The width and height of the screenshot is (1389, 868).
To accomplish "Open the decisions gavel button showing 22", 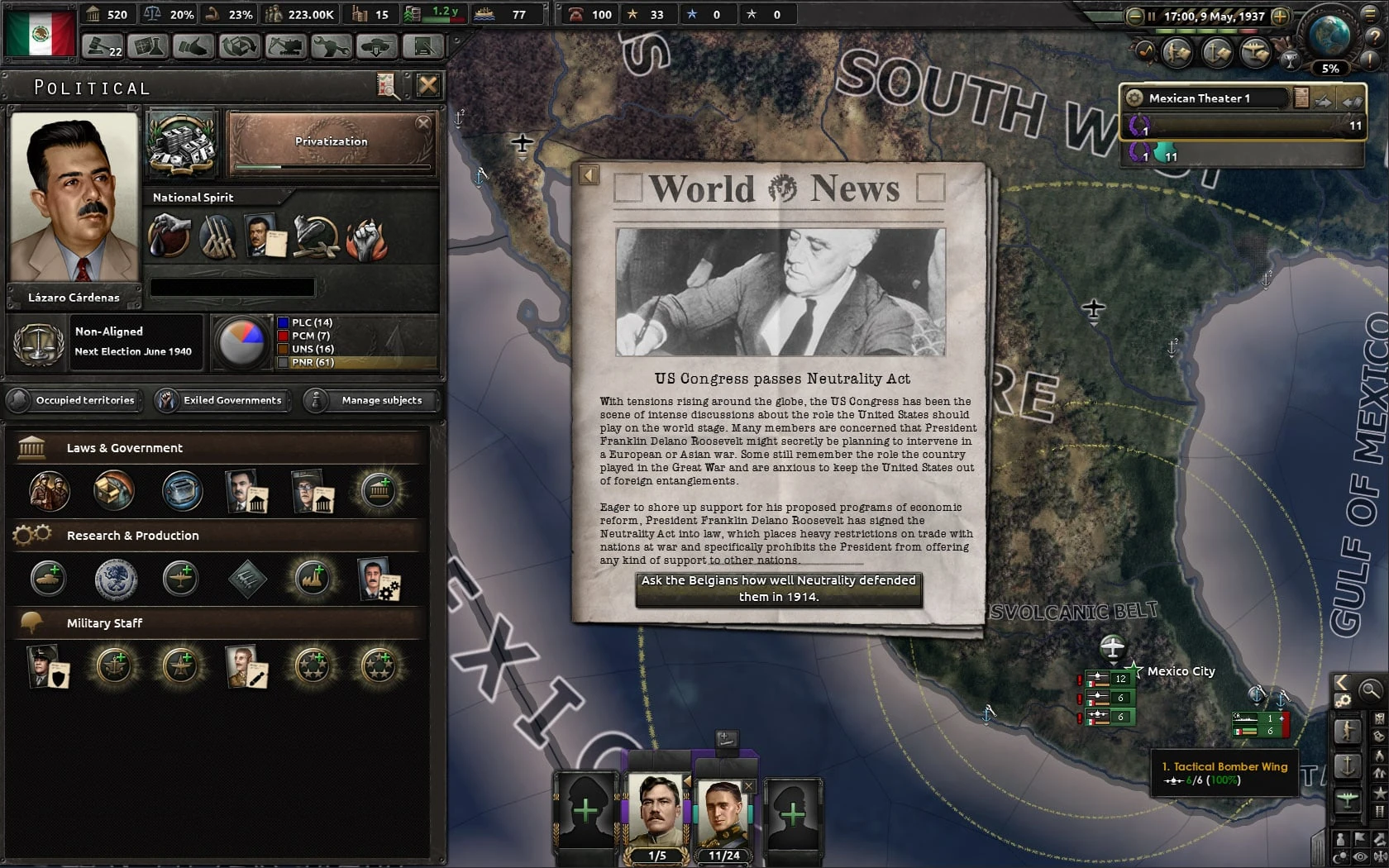I will coord(103,46).
